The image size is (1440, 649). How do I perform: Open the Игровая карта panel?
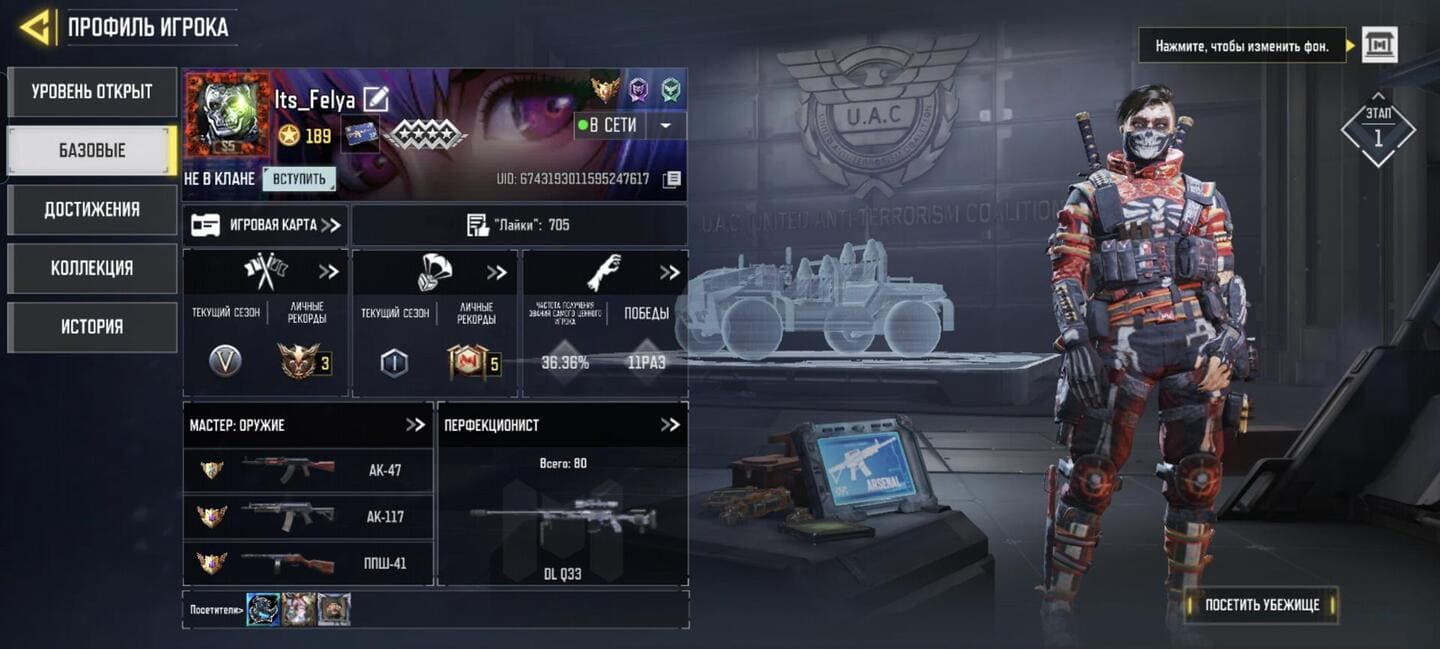pos(266,225)
